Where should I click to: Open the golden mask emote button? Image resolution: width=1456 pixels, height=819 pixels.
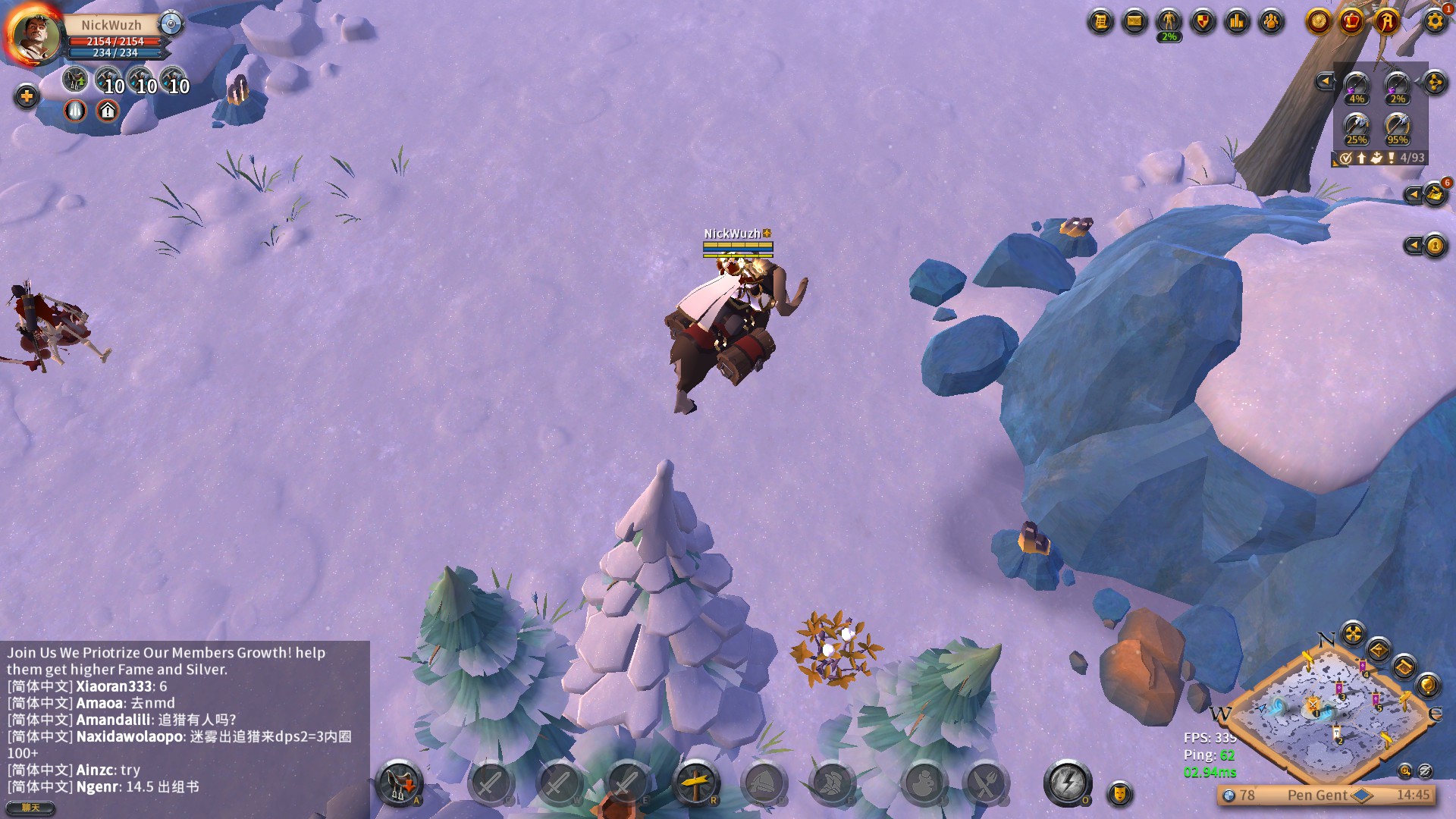click(1119, 793)
